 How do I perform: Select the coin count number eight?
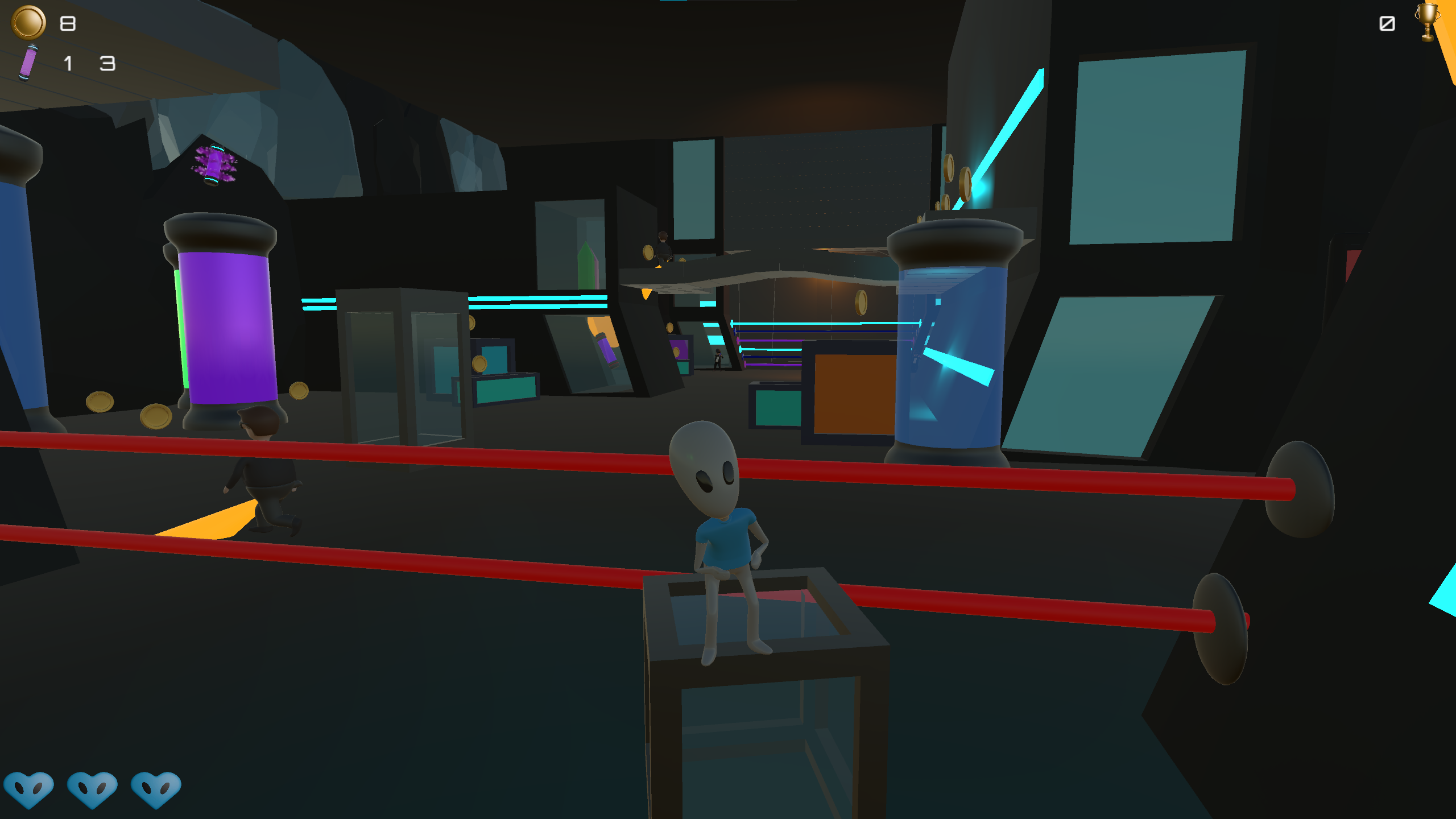pos(67,24)
